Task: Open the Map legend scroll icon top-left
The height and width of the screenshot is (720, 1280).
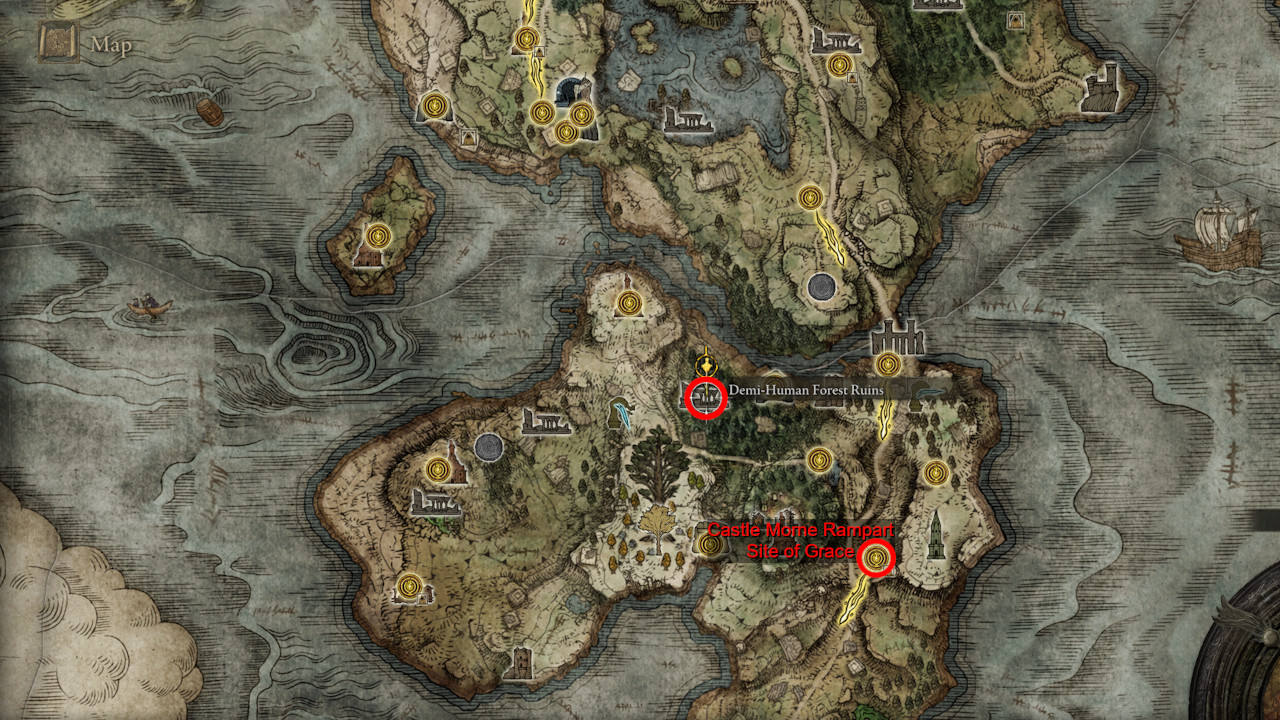Action: 57,42
